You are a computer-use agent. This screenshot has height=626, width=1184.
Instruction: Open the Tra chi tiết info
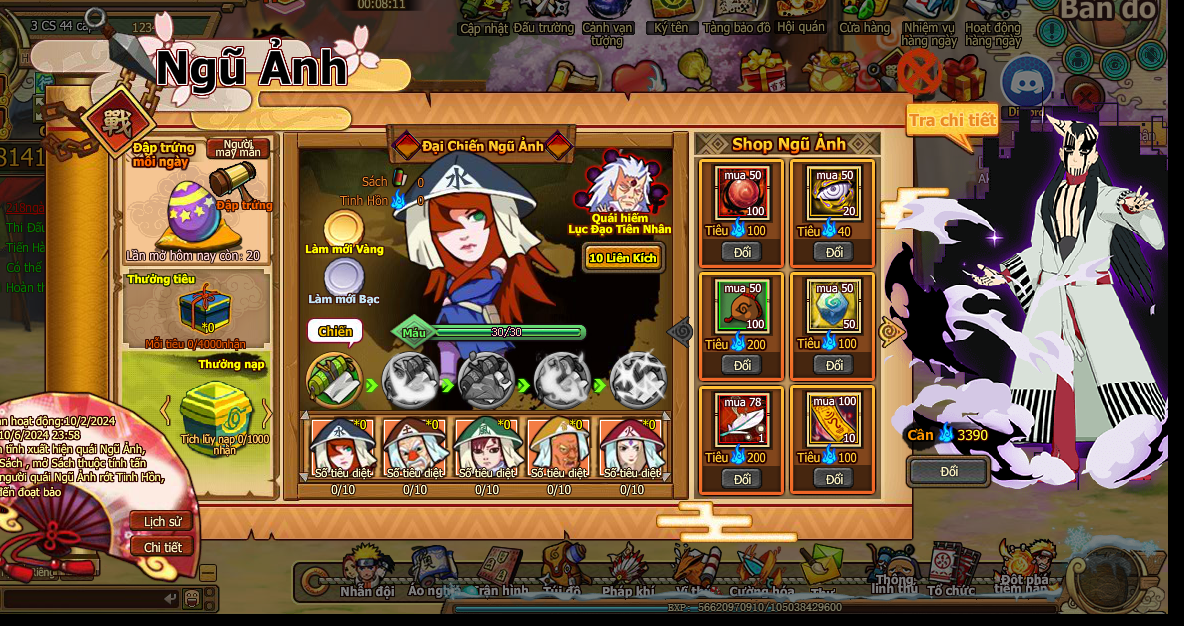point(951,121)
